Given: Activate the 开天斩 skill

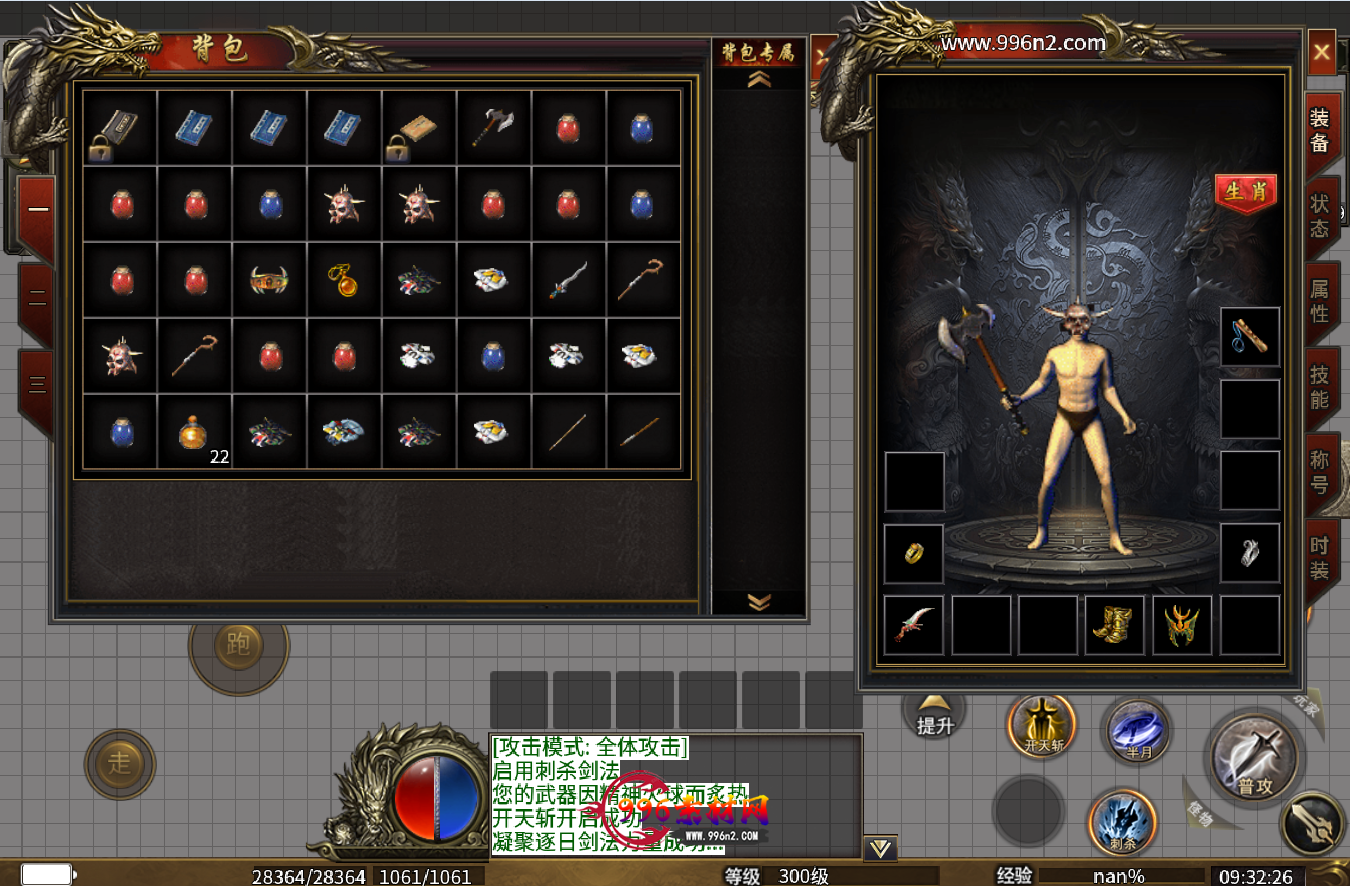Looking at the screenshot, I should coord(1042,727).
